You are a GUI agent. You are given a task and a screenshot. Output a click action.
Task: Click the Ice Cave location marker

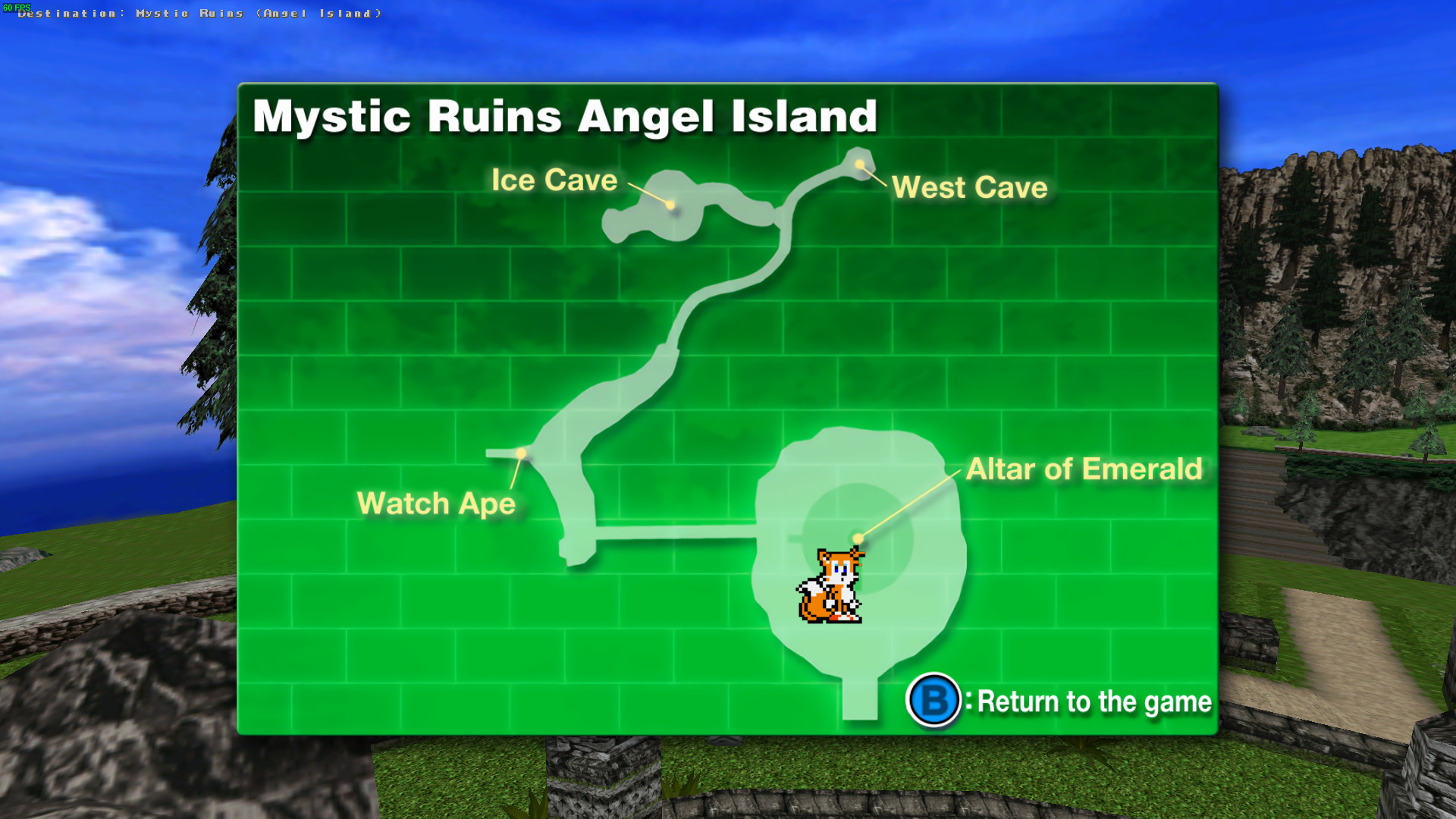670,205
